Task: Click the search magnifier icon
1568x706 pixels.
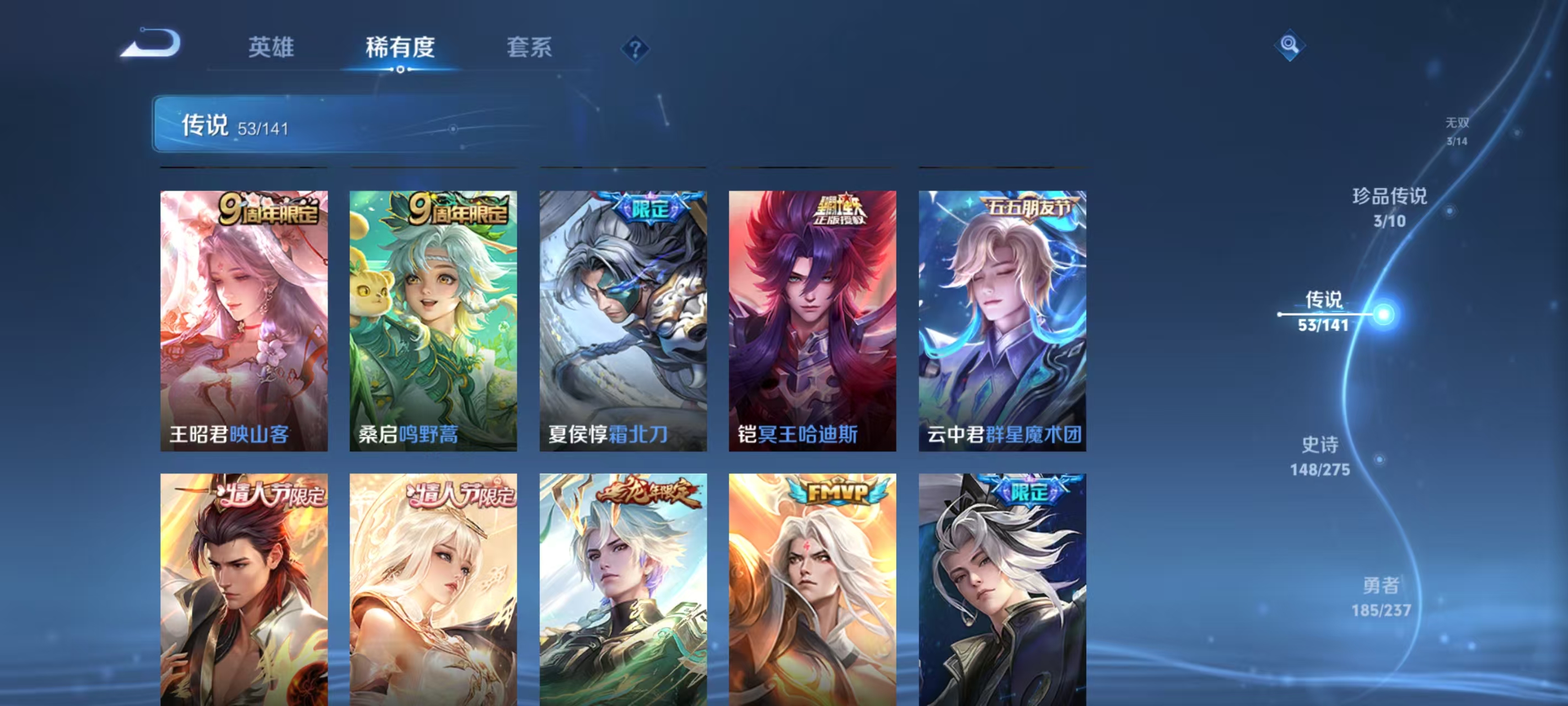Action: pyautogui.click(x=1291, y=46)
